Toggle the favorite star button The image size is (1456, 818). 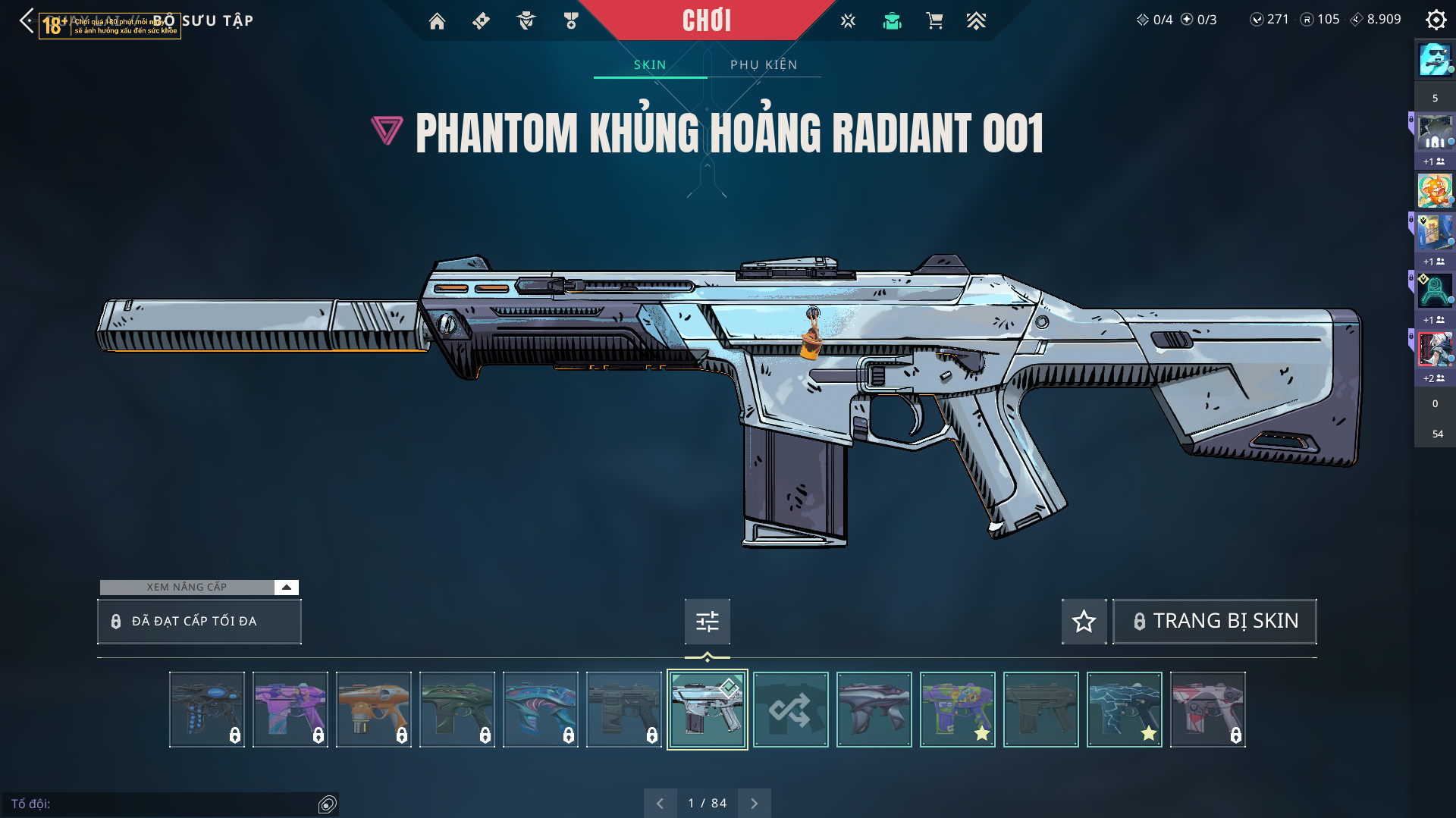coord(1084,622)
